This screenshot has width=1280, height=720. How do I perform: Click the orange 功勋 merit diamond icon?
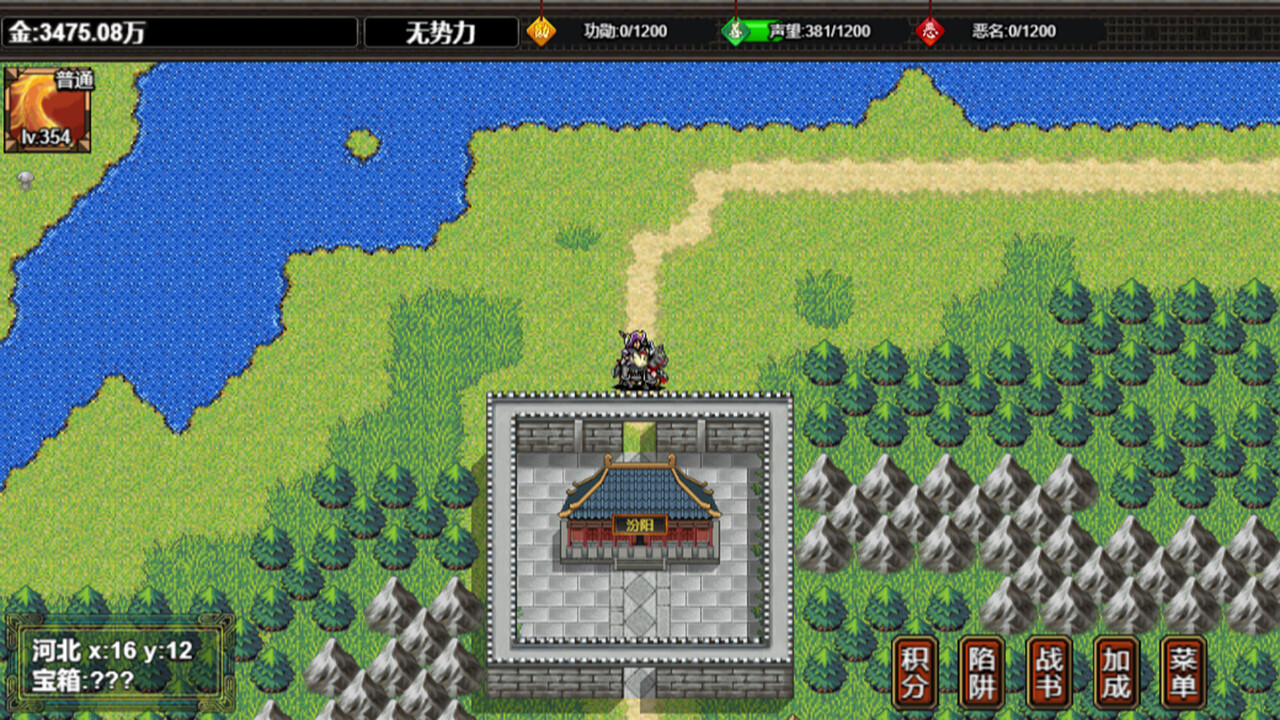click(541, 30)
